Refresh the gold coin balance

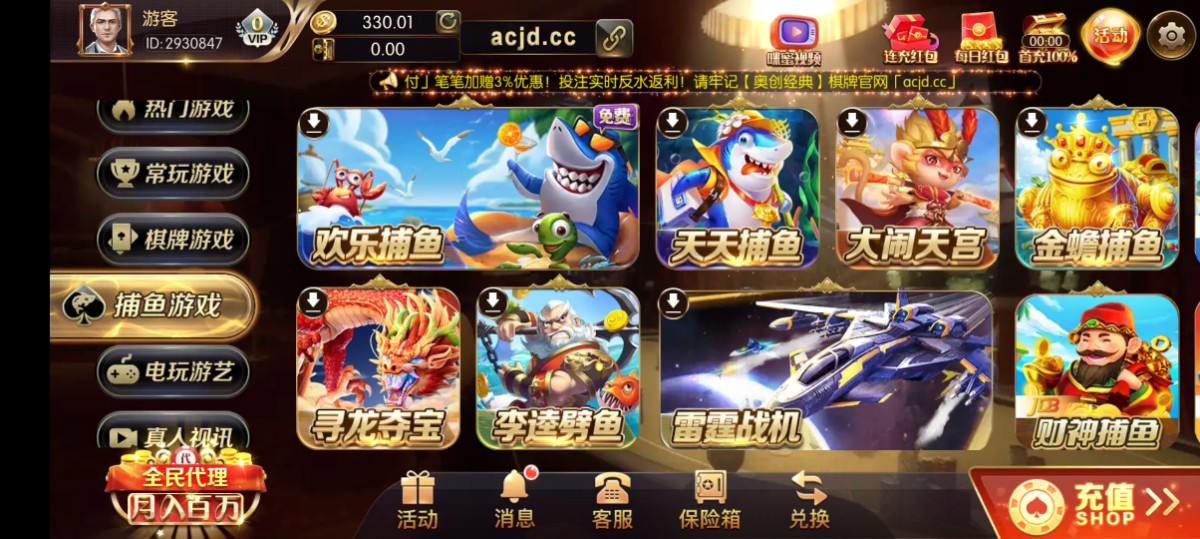point(447,21)
